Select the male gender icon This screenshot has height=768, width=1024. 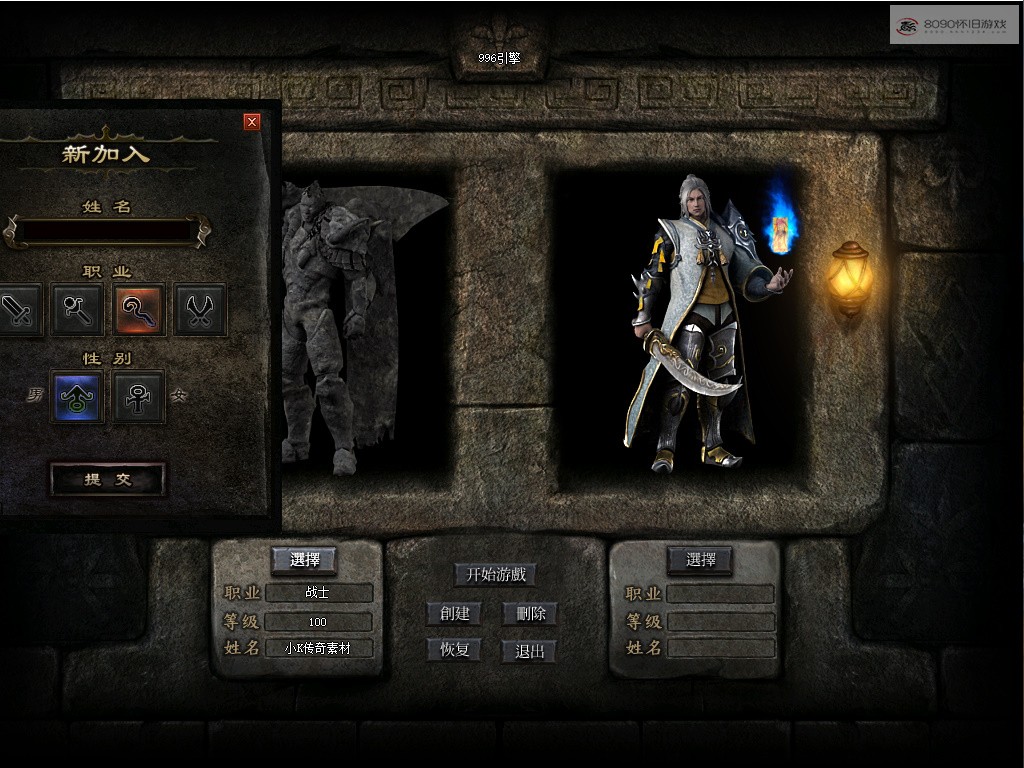[77, 397]
